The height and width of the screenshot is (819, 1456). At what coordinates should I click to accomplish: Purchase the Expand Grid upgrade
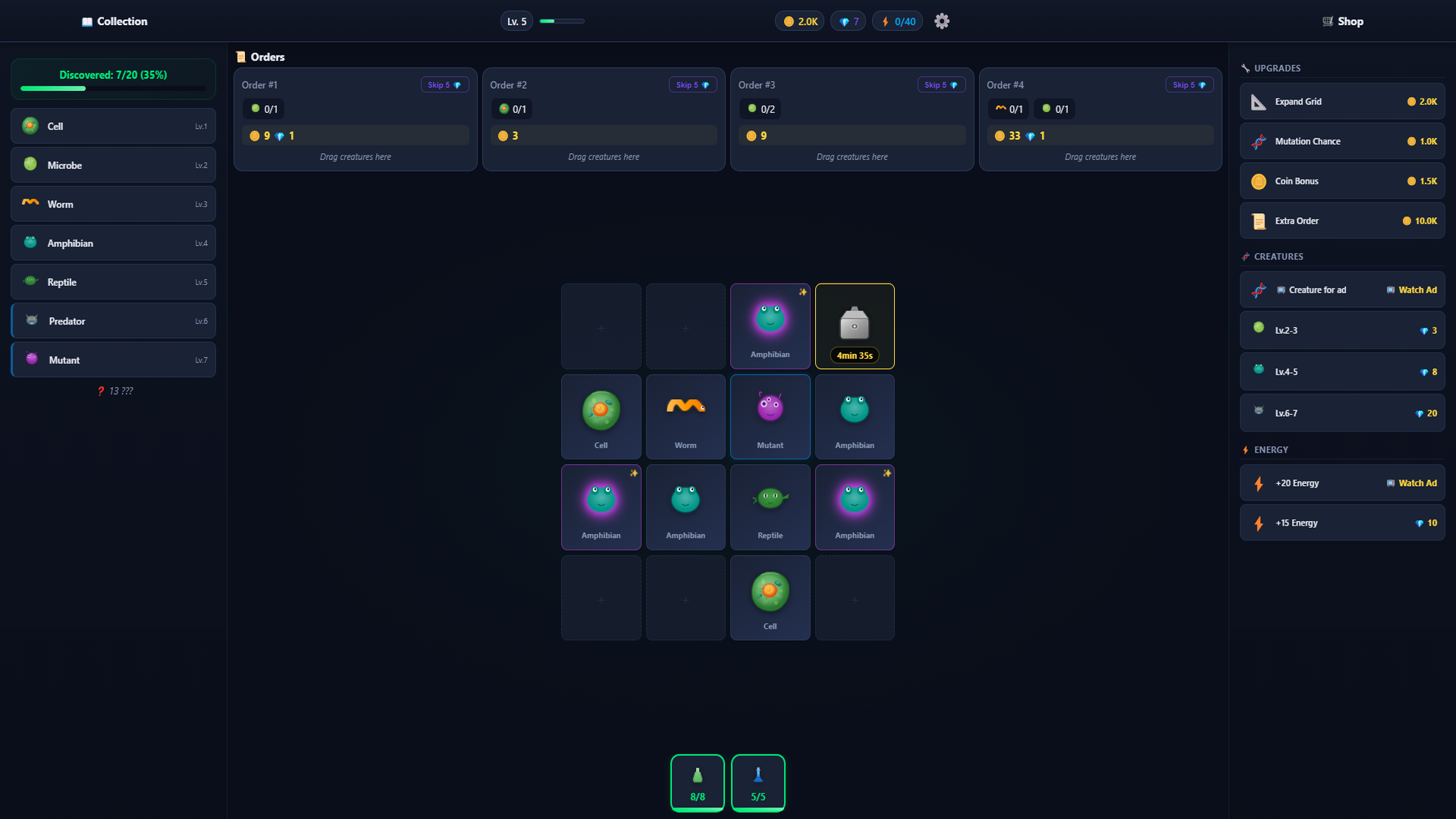[1341, 101]
